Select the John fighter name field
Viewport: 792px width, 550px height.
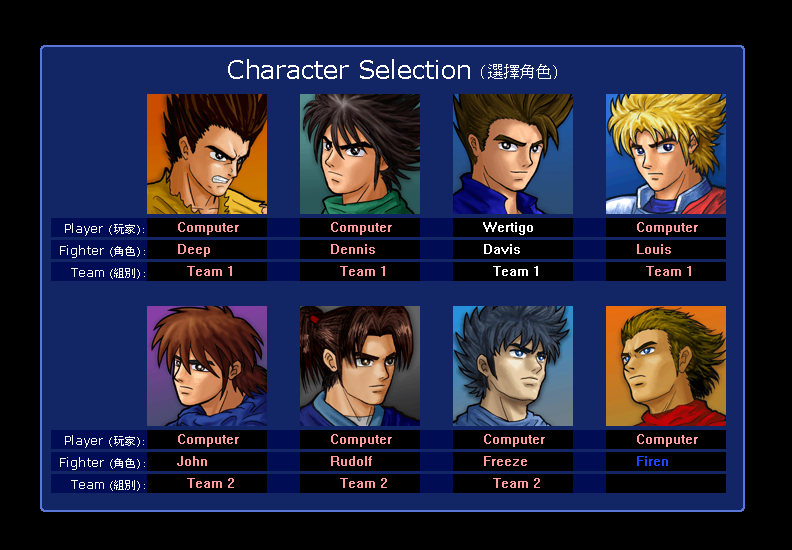(x=207, y=462)
